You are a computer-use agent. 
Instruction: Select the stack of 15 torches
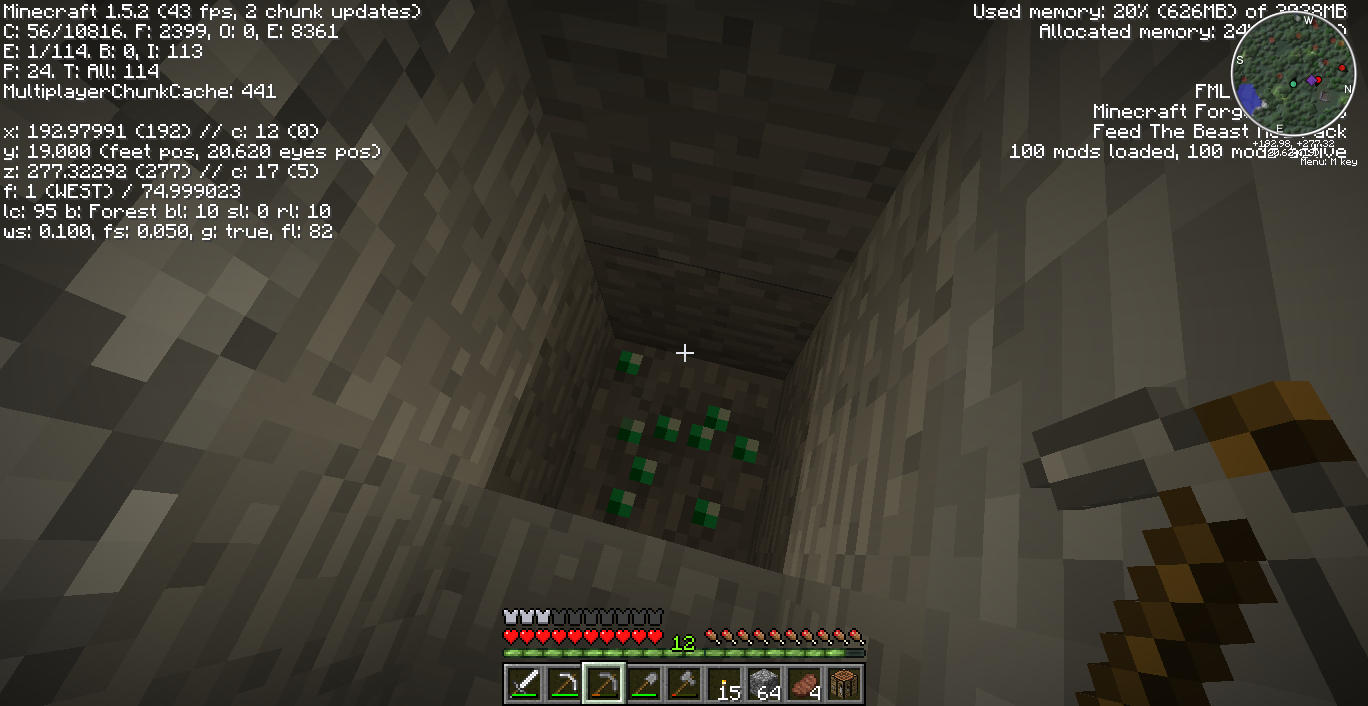[724, 684]
